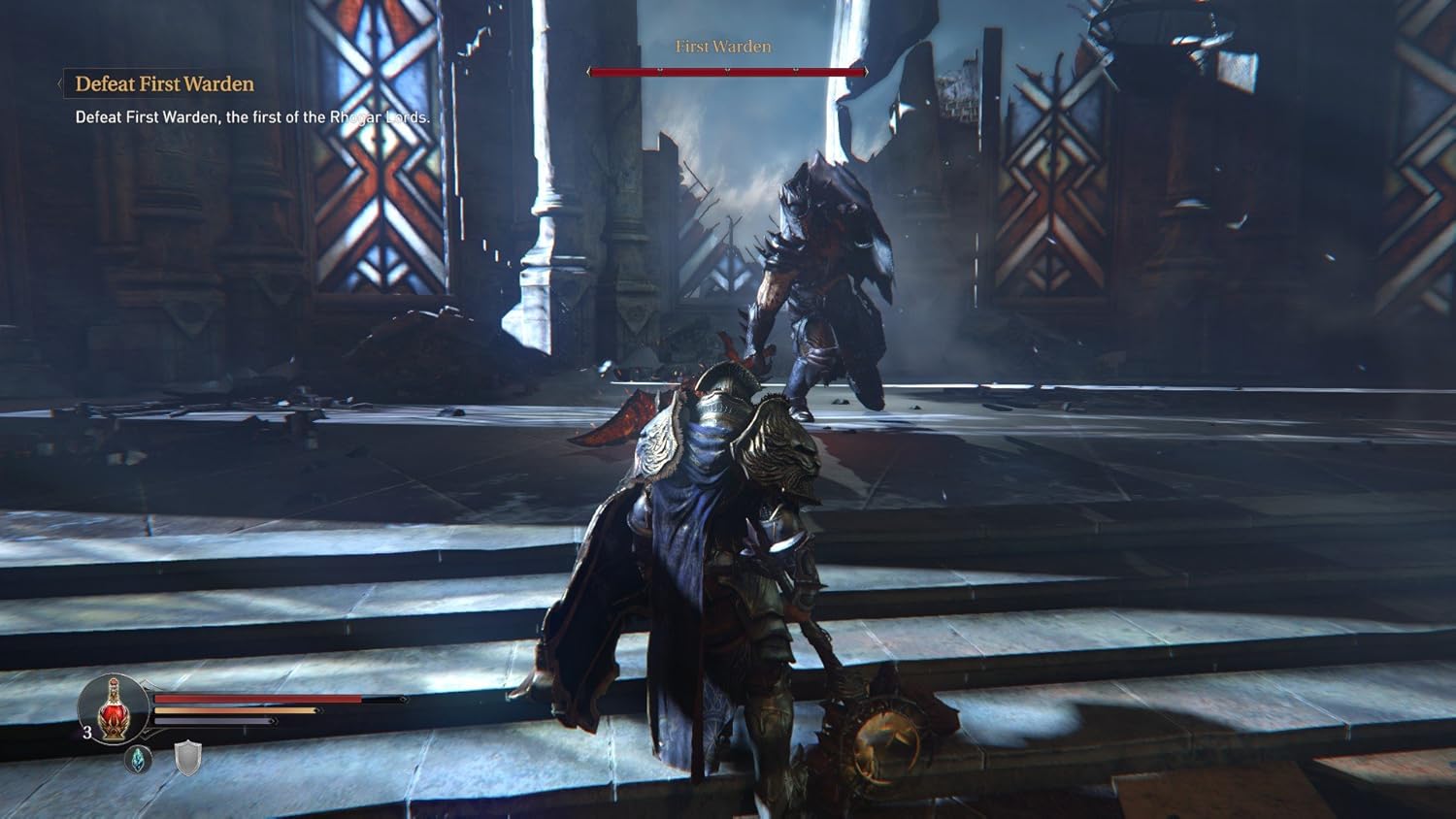Open the Defeat First Warden quest tracker
1456x819 pixels.
[164, 84]
